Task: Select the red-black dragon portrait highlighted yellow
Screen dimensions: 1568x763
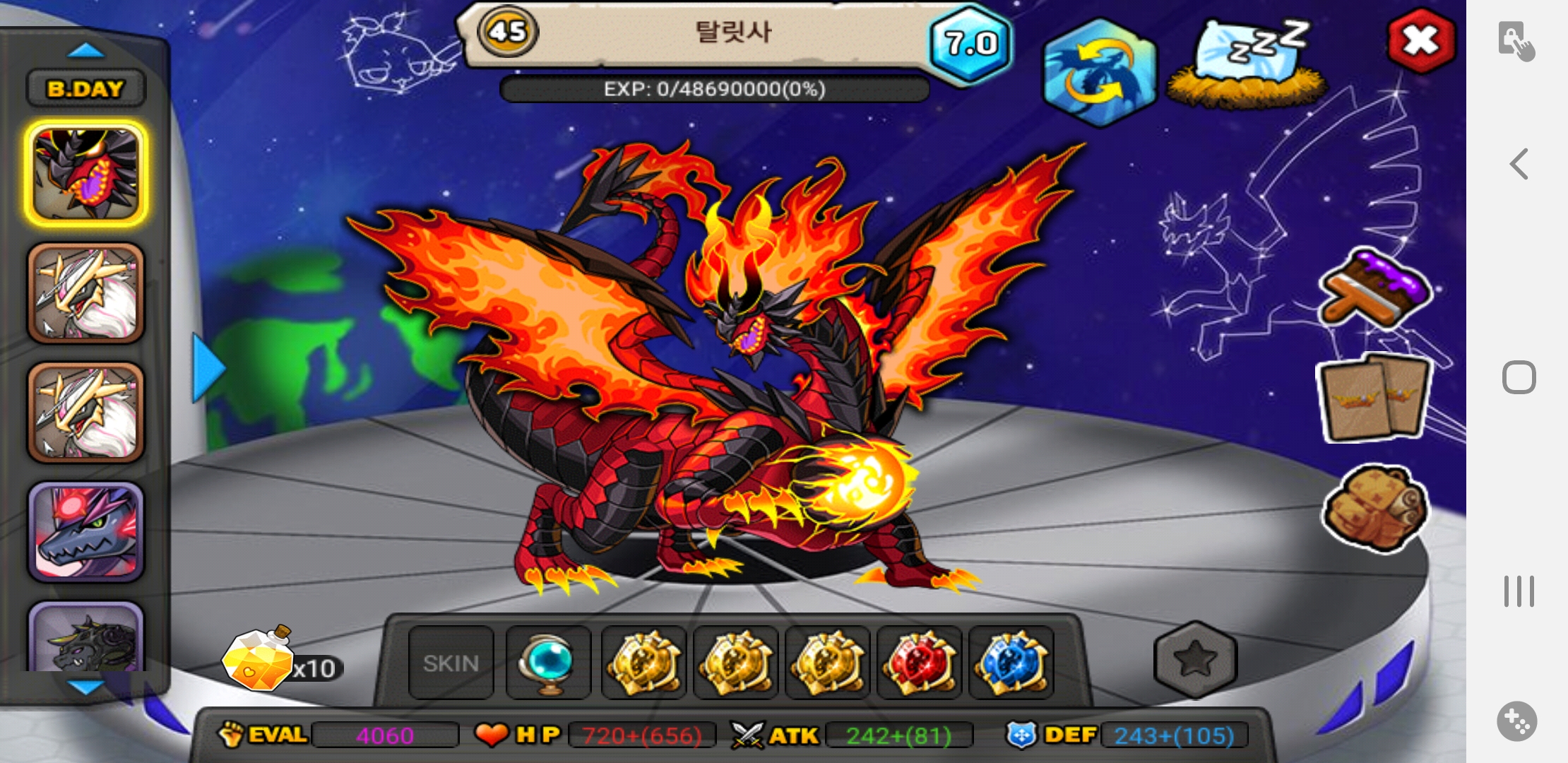Action: click(x=85, y=174)
